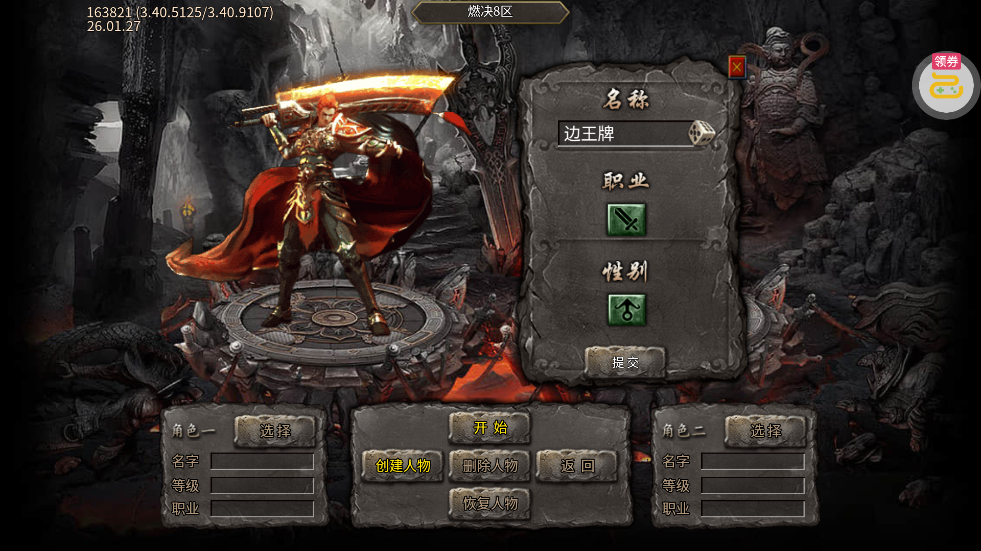Roll the dice for a random name

(x=702, y=133)
